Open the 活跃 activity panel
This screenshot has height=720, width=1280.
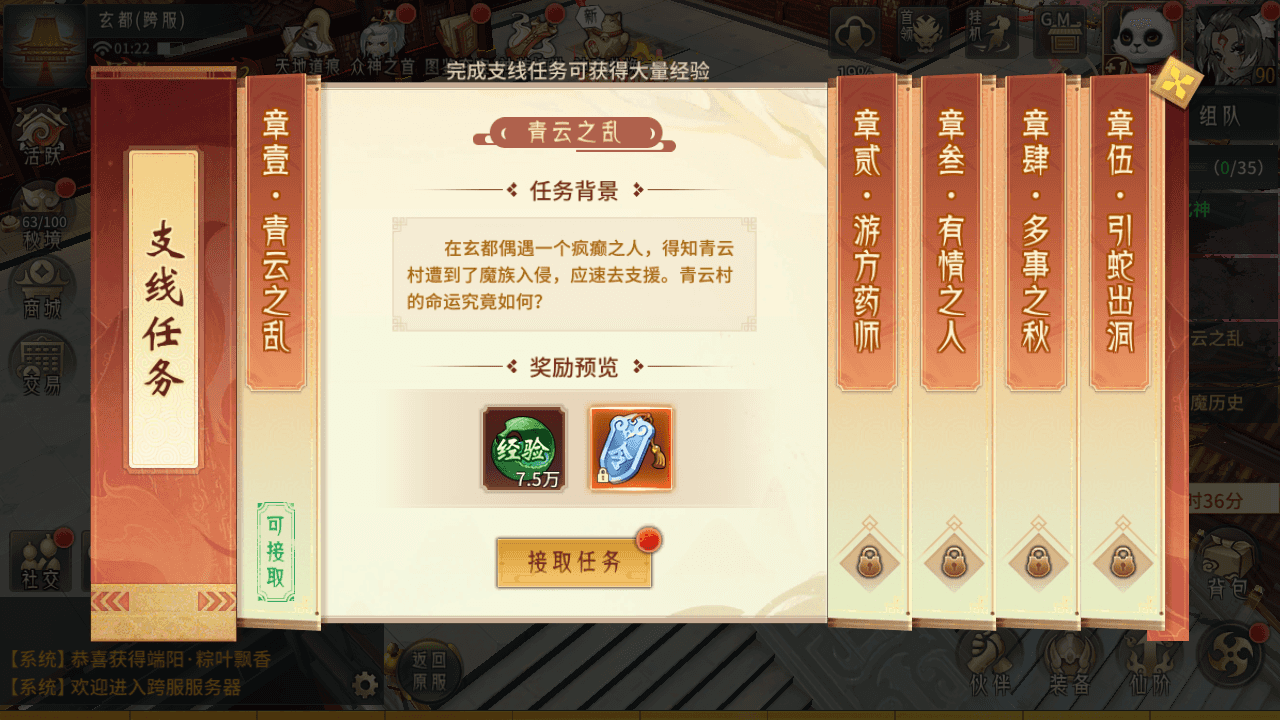40,140
